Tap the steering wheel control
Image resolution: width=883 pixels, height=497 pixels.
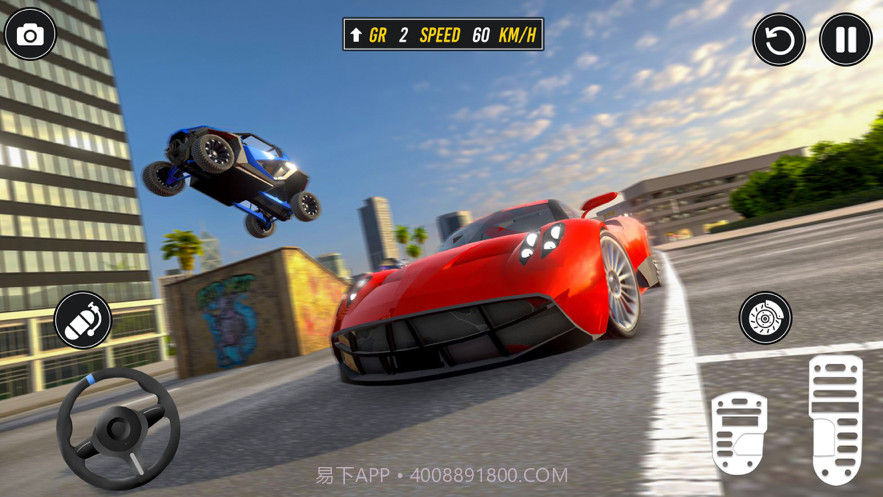point(118,428)
